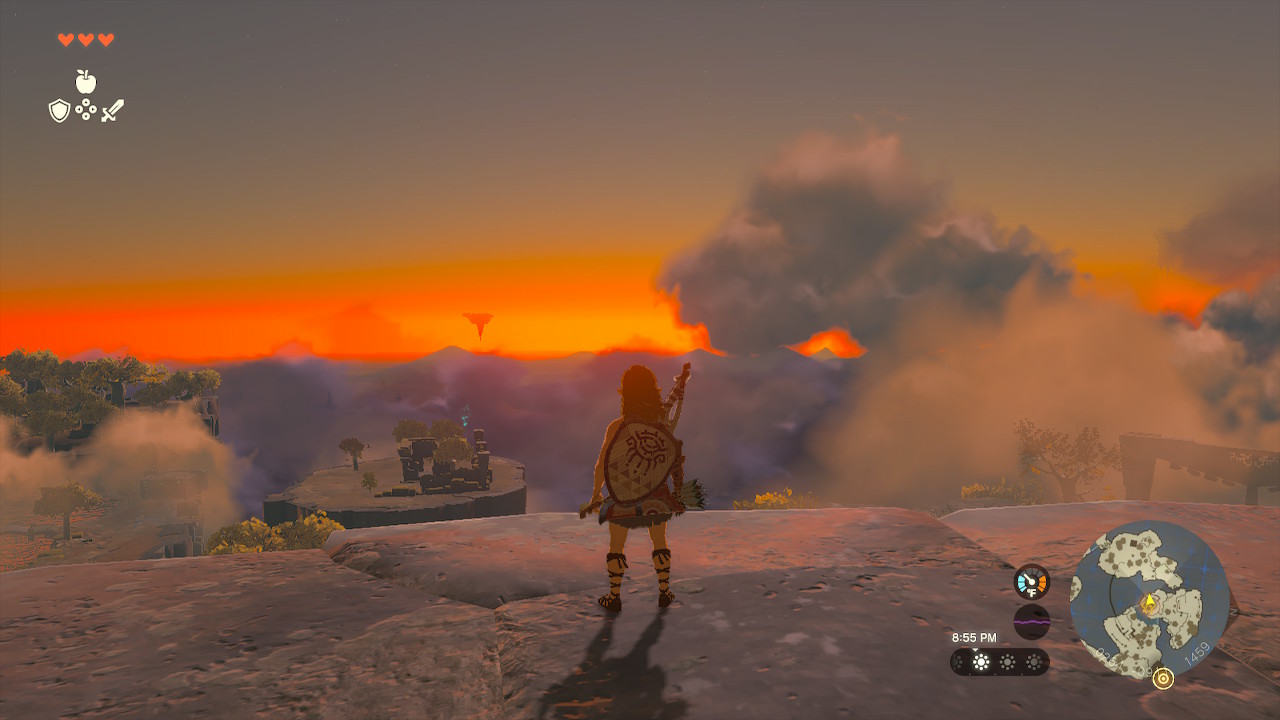The image size is (1280, 720).
Task: Select the sword attack icon in the HUD
Action: pos(112,108)
